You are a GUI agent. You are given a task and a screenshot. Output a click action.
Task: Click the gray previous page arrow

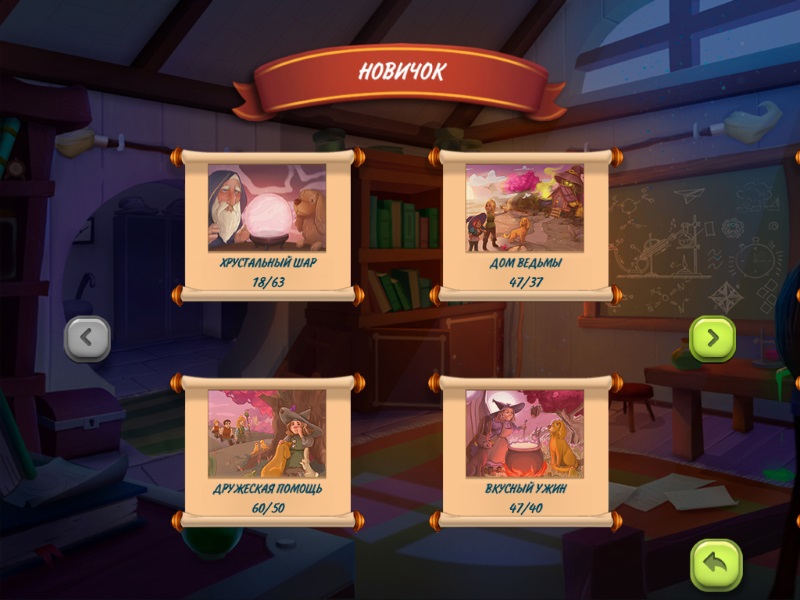(x=87, y=339)
